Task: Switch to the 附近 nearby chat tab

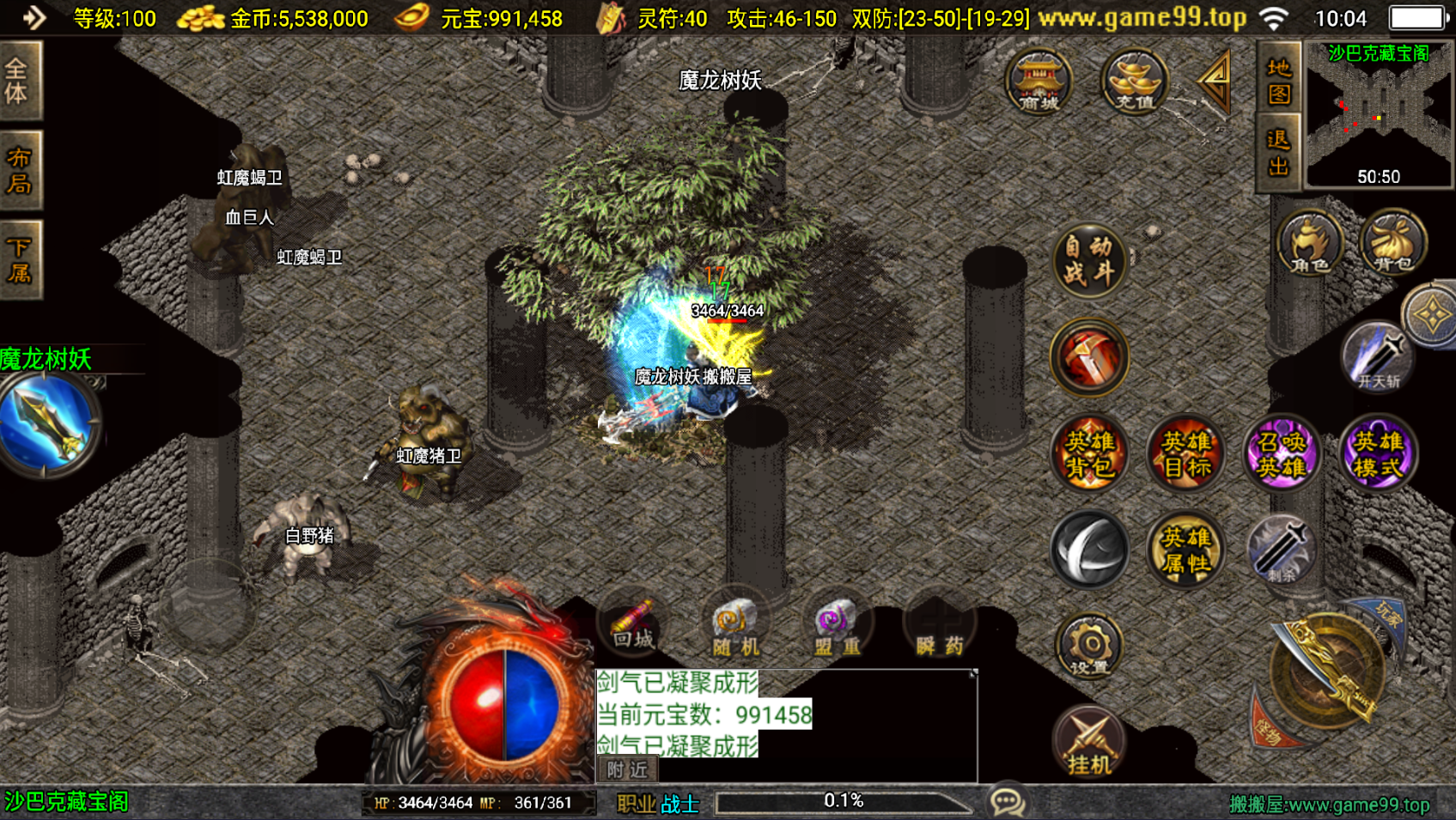Action: click(x=627, y=769)
